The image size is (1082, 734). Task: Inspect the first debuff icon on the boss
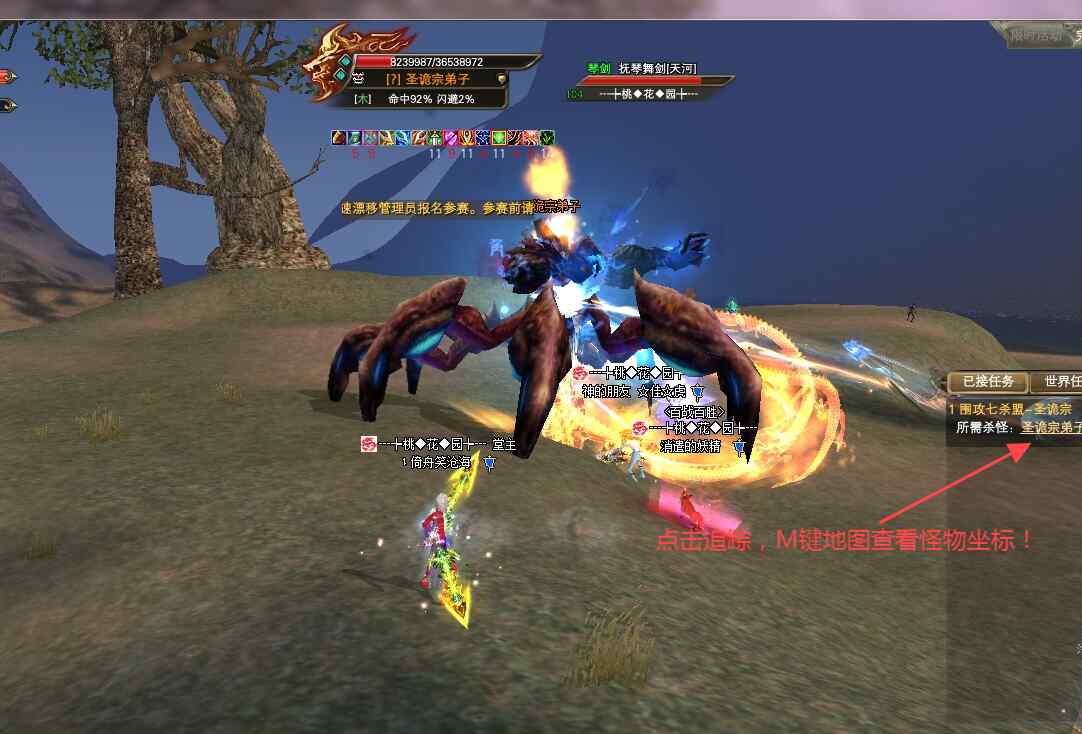[339, 138]
